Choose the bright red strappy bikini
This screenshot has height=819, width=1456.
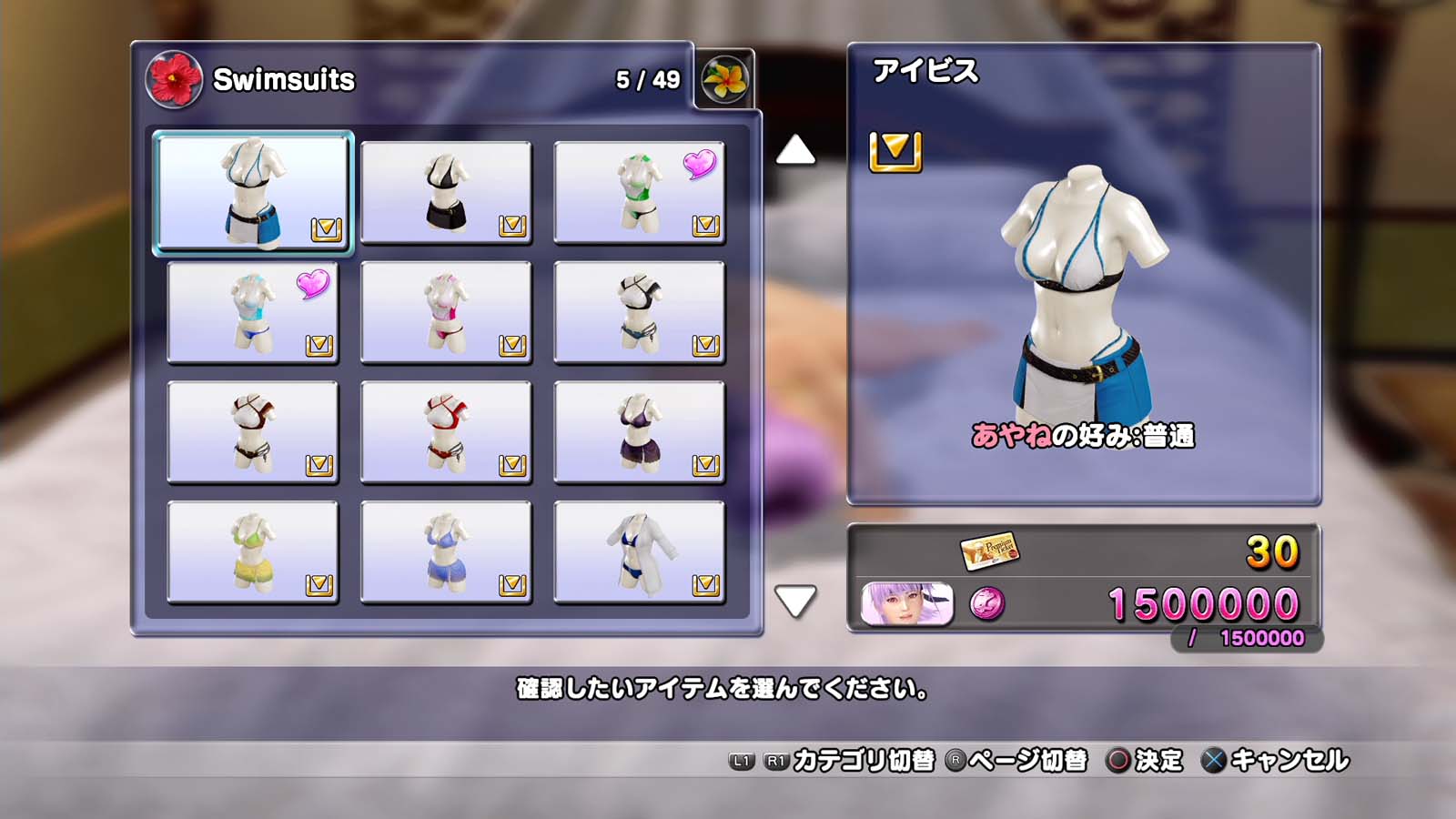[x=446, y=432]
